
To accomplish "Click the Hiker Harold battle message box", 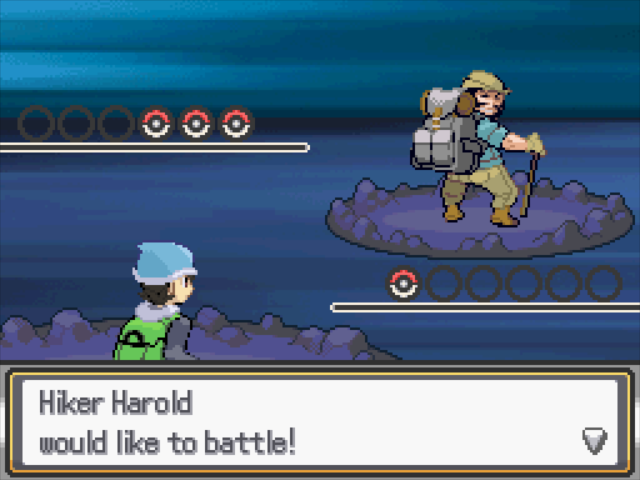I will 320,421.
